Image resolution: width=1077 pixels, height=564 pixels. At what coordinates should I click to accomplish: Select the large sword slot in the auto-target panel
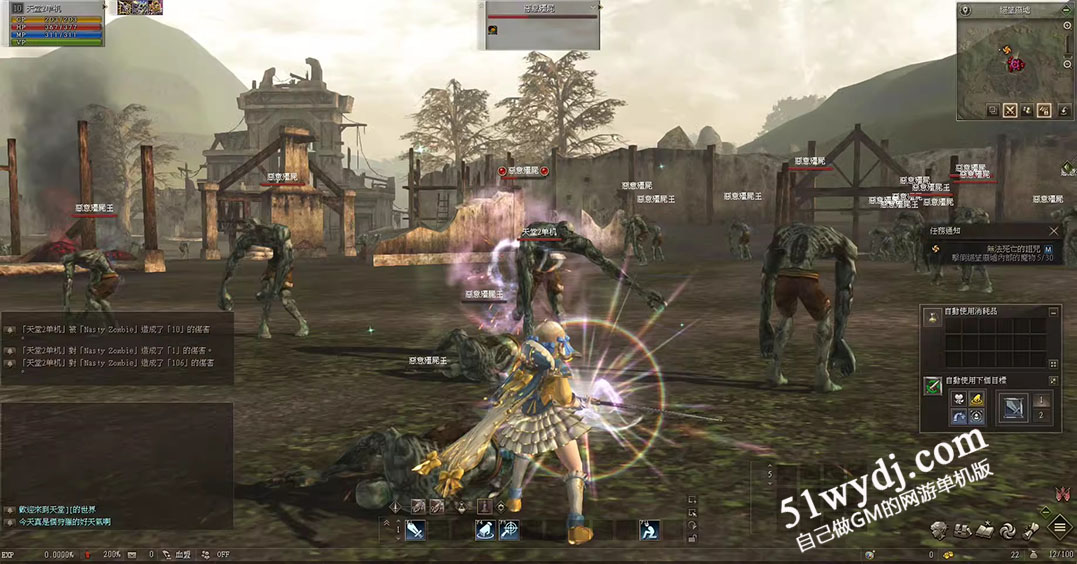click(1013, 407)
